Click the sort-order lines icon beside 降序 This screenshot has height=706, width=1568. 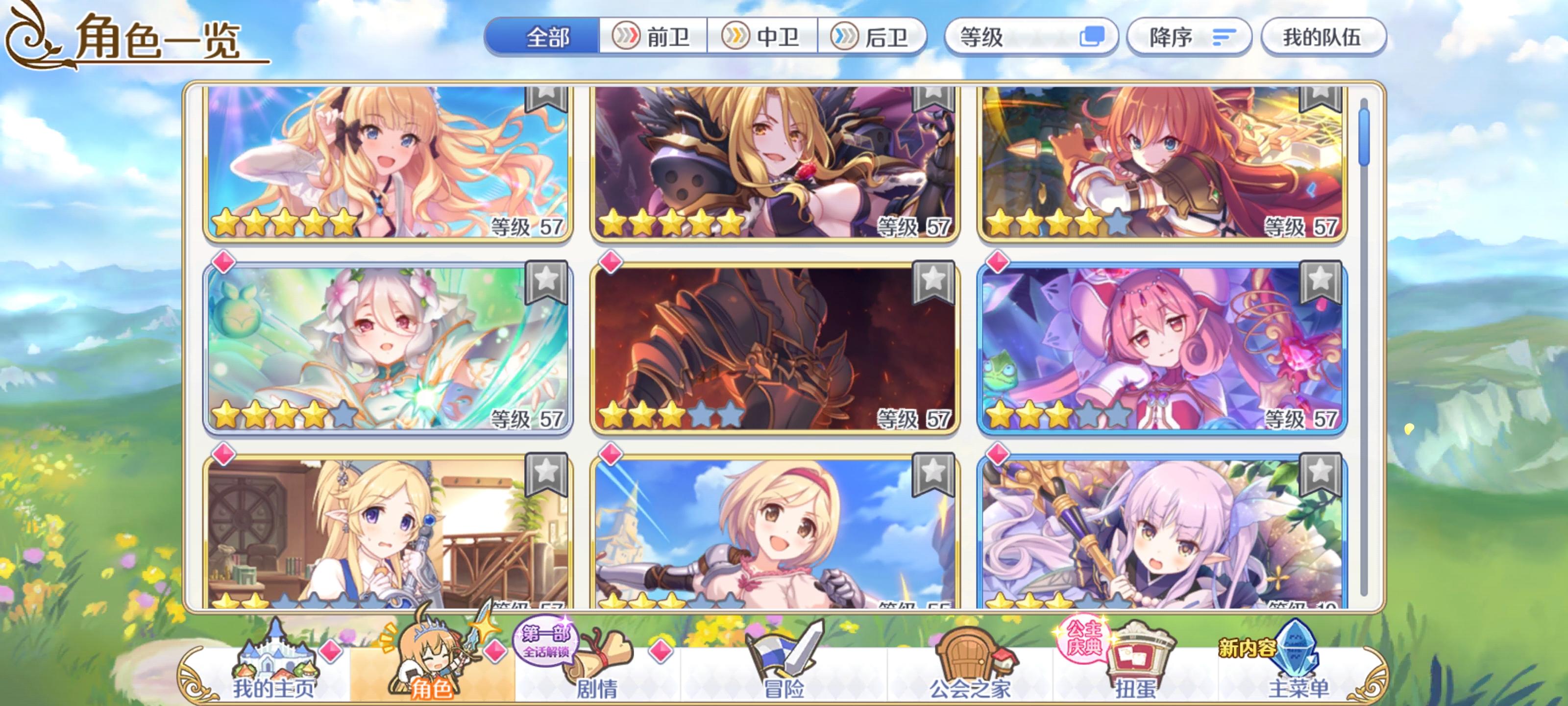[1222, 38]
